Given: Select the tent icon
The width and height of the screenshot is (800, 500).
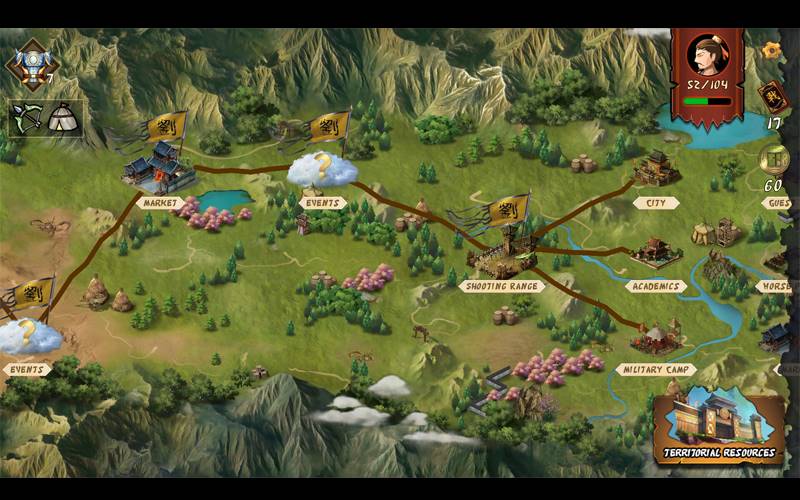Looking at the screenshot, I should click(65, 118).
